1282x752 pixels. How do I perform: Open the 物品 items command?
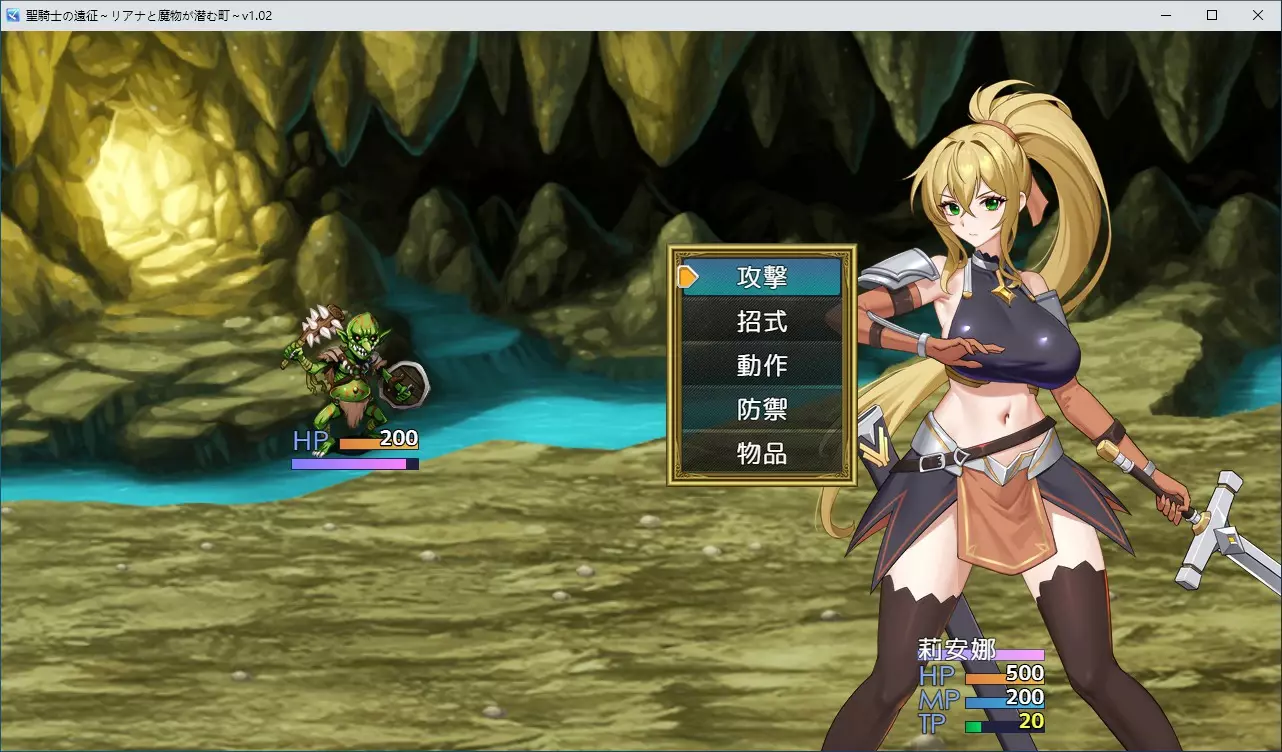(x=762, y=453)
